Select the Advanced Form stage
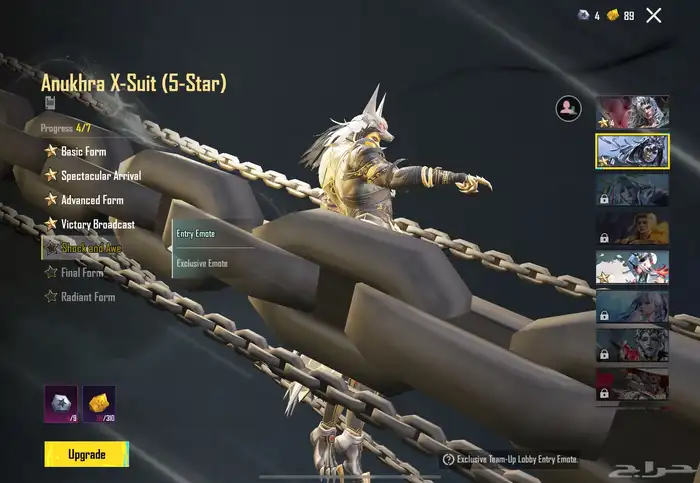 92,199
